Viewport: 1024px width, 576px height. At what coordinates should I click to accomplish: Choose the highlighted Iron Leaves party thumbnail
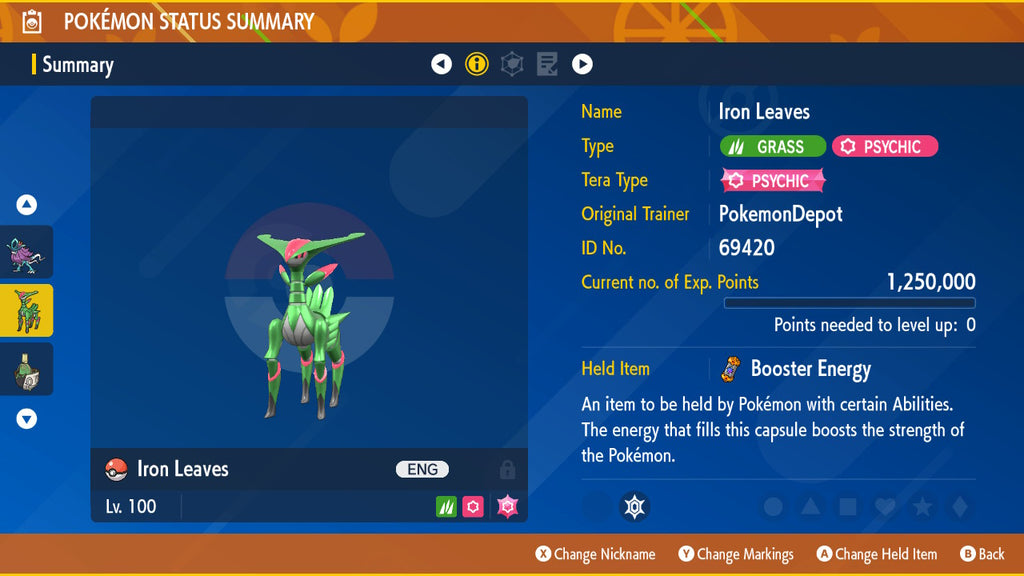point(27,310)
